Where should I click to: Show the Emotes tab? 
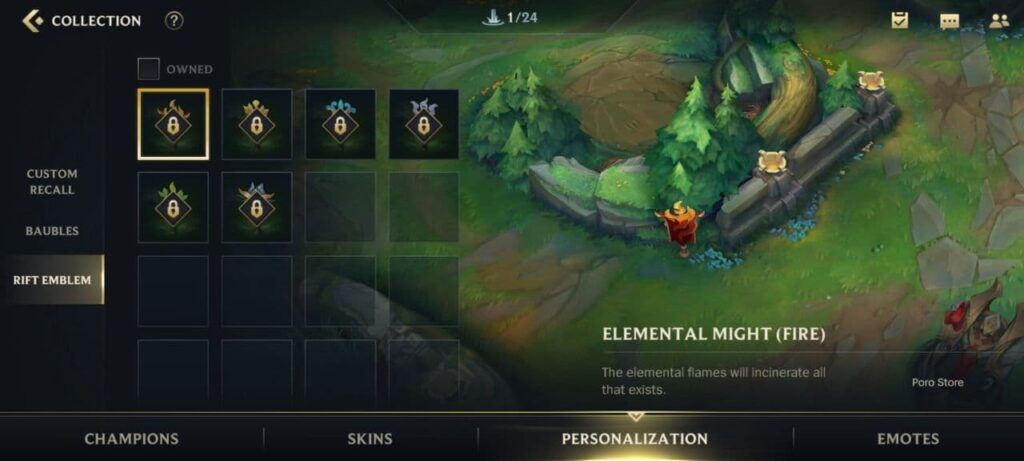tap(908, 438)
